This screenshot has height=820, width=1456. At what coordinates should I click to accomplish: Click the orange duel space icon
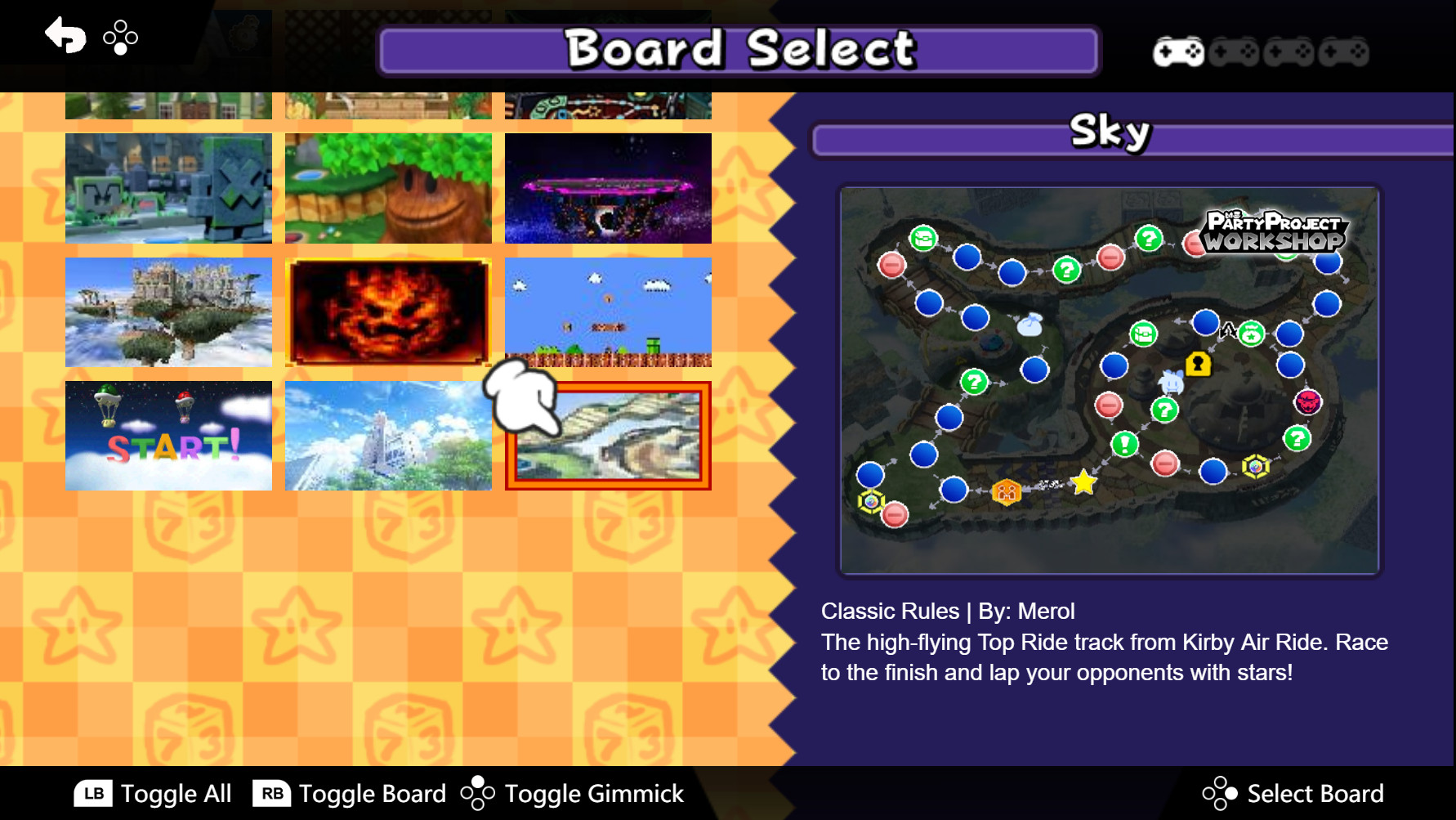click(1007, 491)
